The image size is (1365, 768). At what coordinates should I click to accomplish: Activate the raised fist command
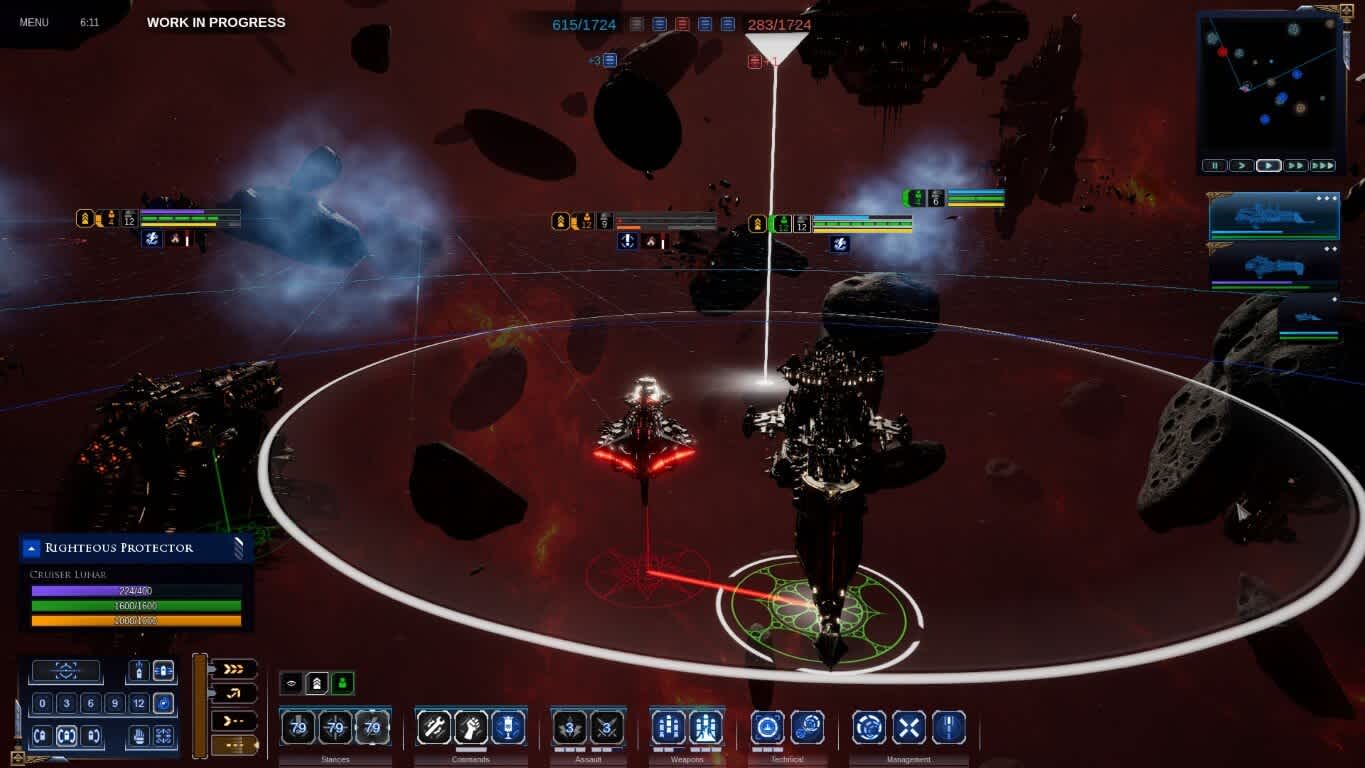click(470, 727)
